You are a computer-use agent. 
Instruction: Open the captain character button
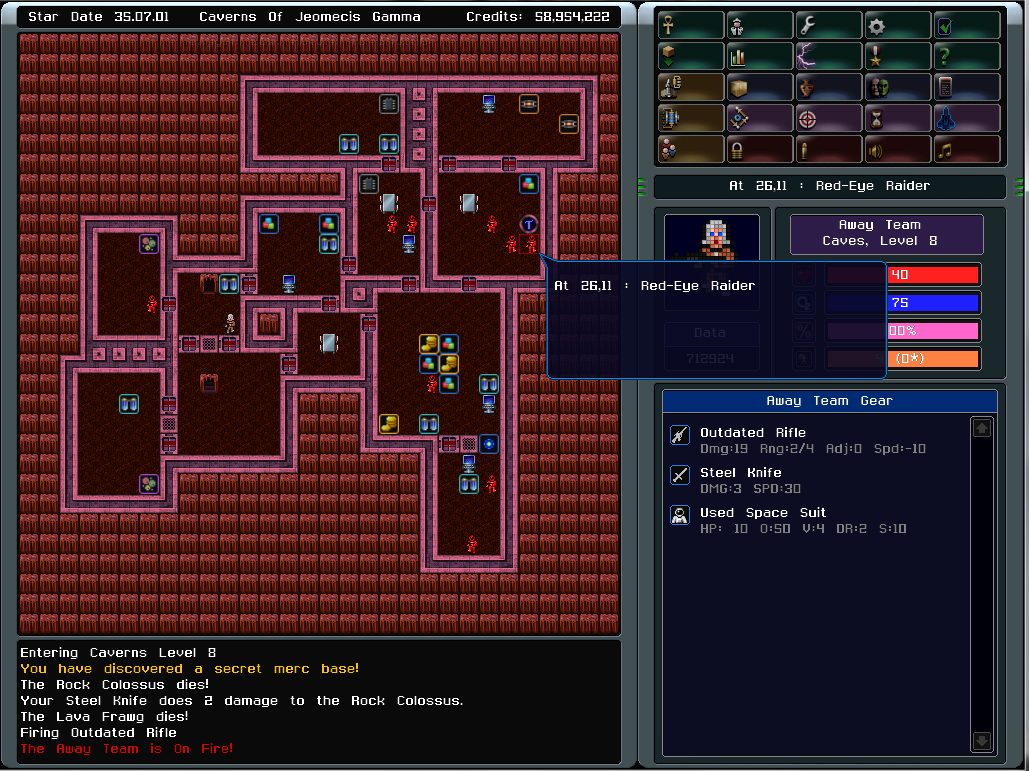coord(760,26)
